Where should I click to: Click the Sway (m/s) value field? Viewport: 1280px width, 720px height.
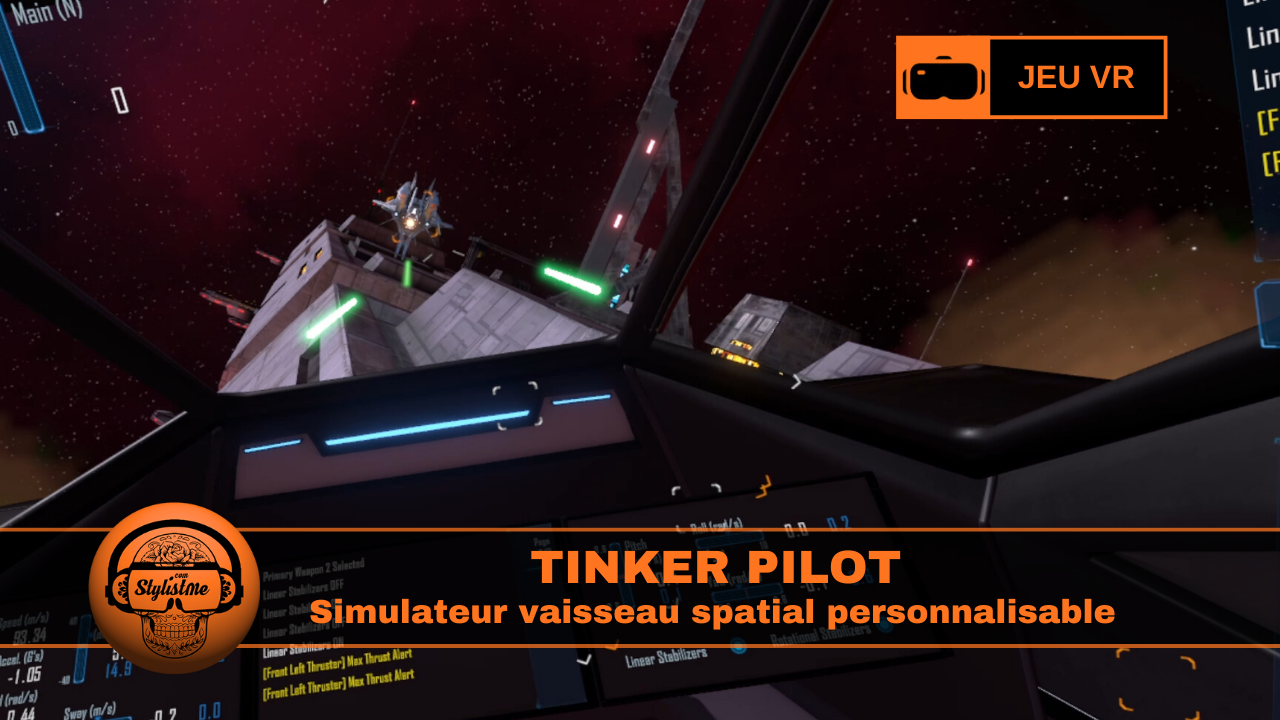[90, 712]
